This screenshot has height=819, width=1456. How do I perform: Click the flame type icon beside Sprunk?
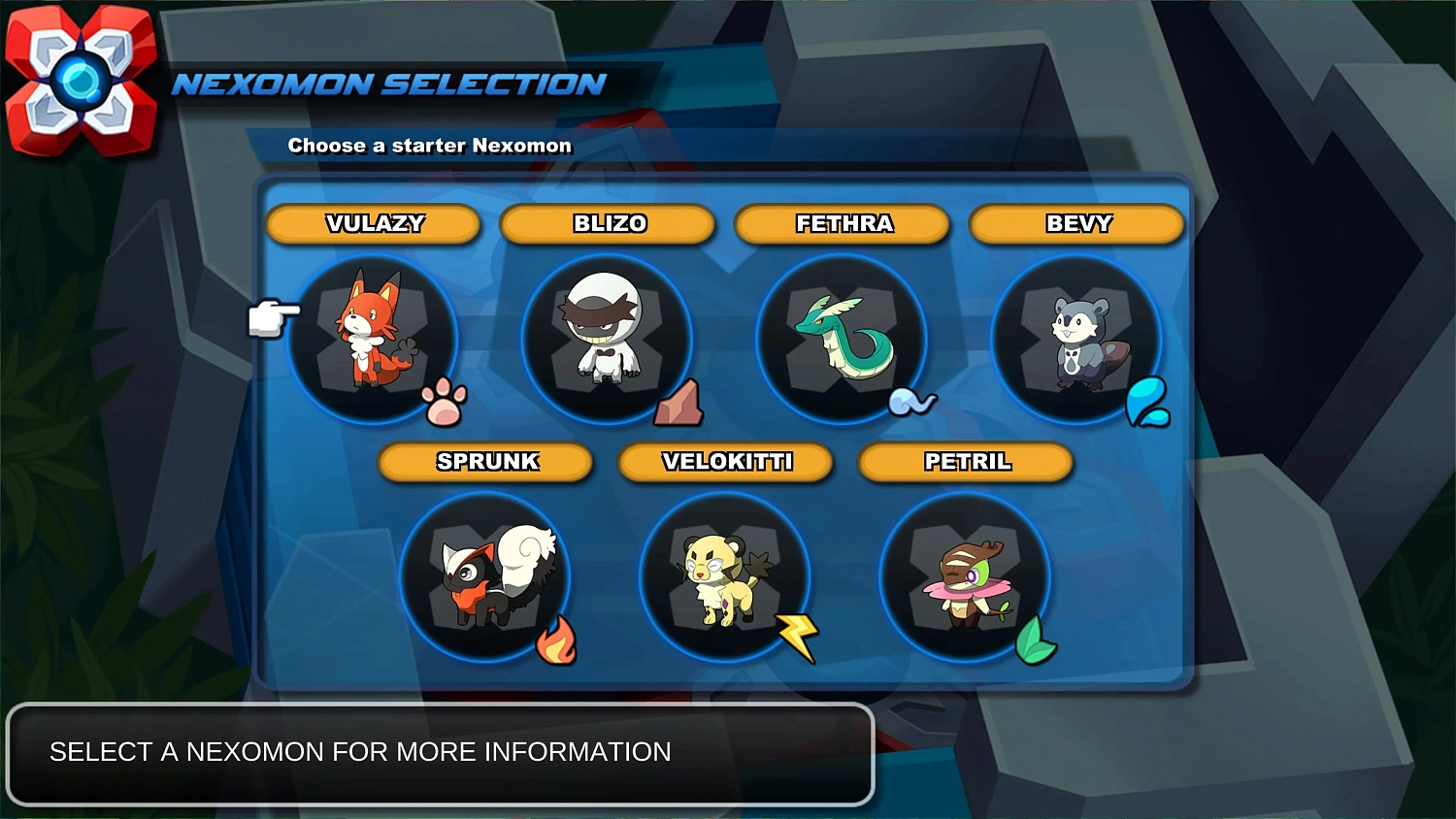click(x=555, y=640)
